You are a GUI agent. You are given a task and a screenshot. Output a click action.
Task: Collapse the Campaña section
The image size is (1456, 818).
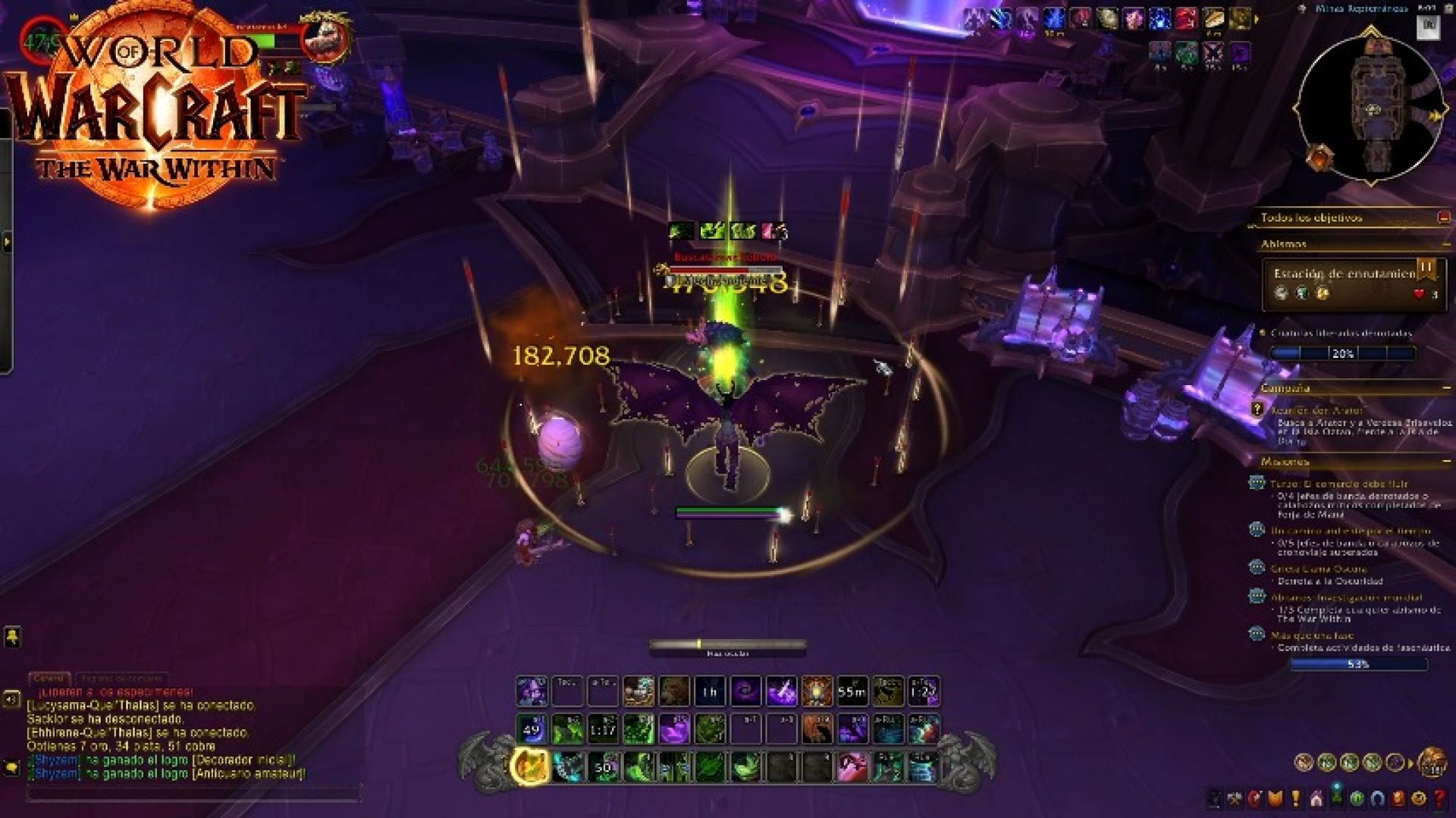pos(1447,387)
